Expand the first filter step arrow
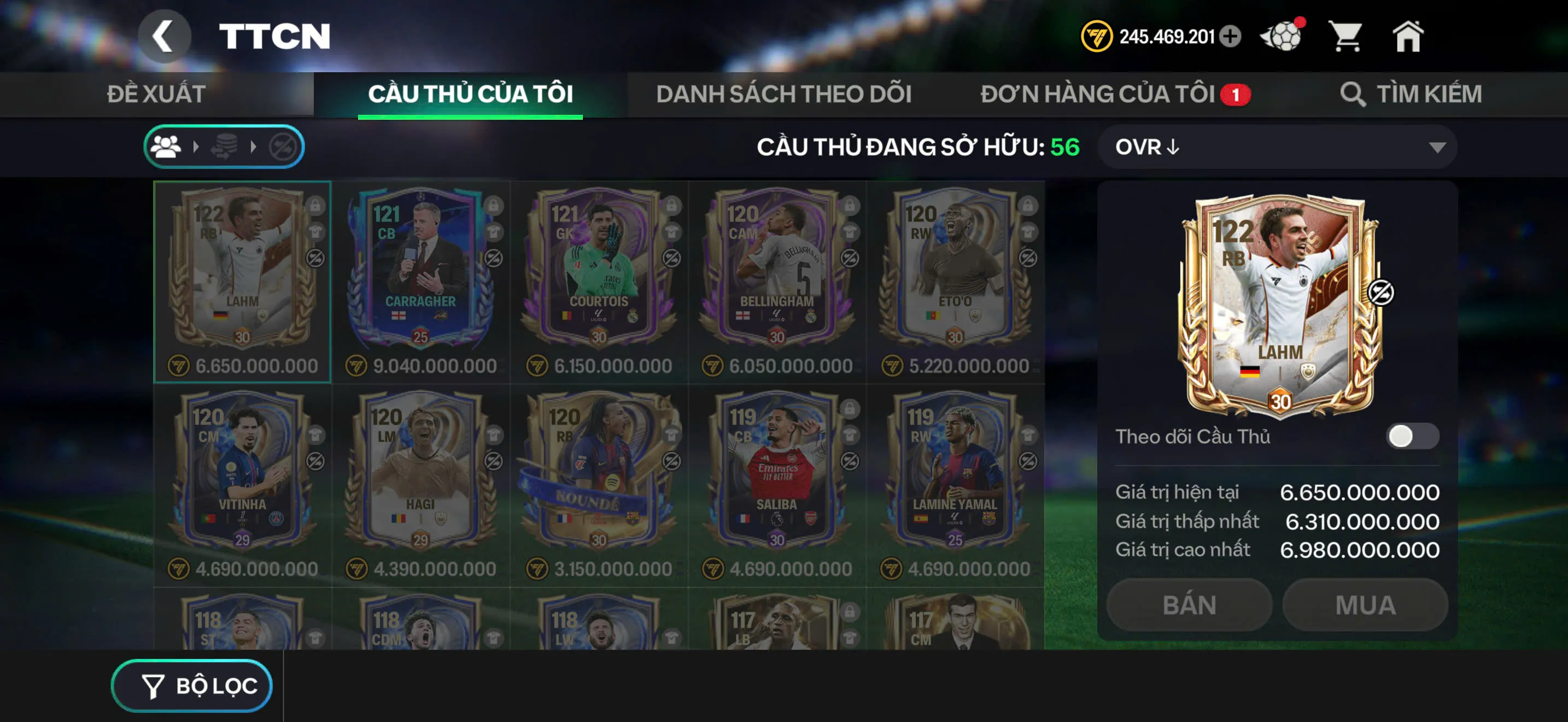Viewport: 1568px width, 722px height. click(x=196, y=146)
